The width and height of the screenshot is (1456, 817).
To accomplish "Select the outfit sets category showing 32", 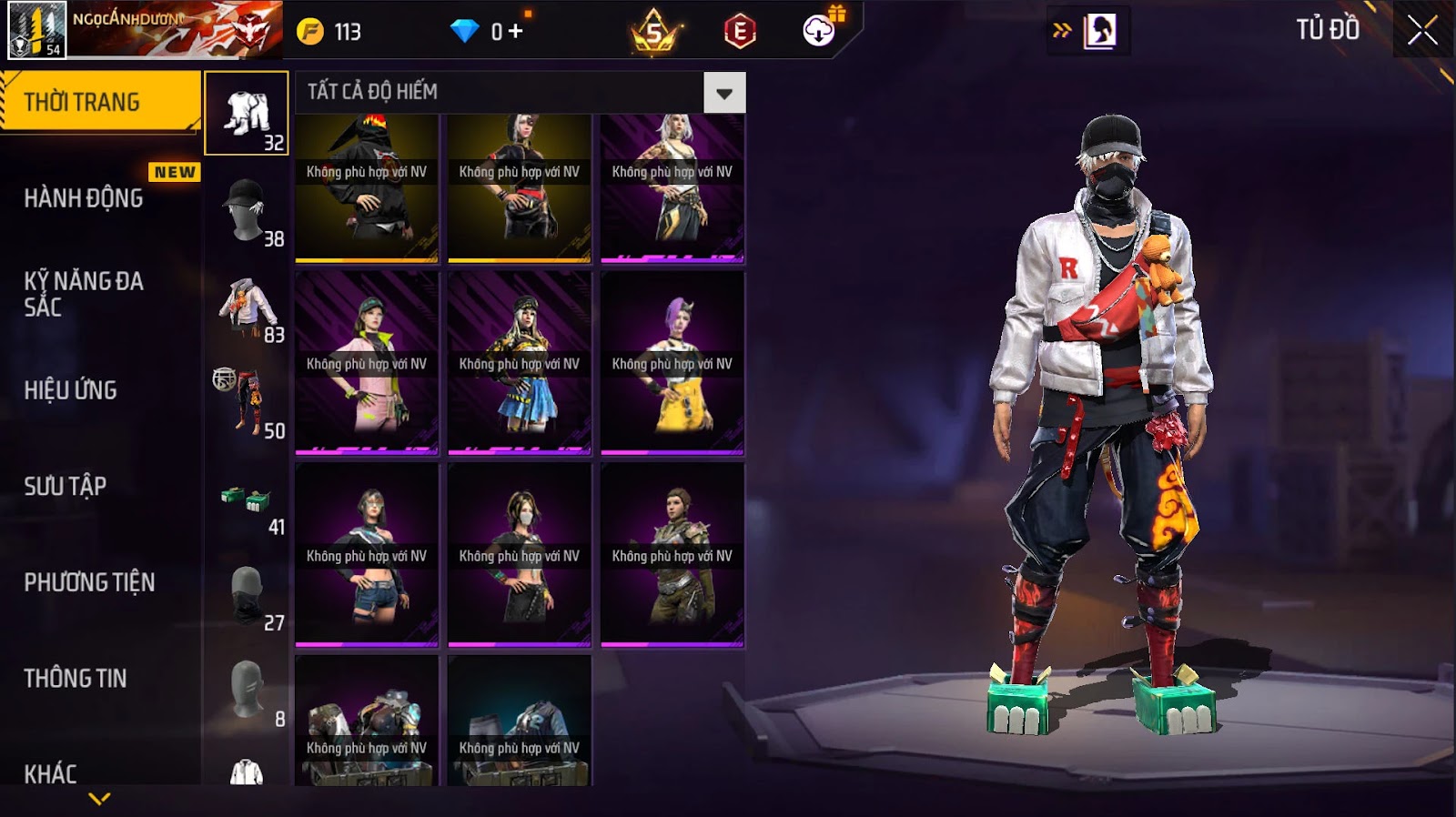I will coord(247,114).
